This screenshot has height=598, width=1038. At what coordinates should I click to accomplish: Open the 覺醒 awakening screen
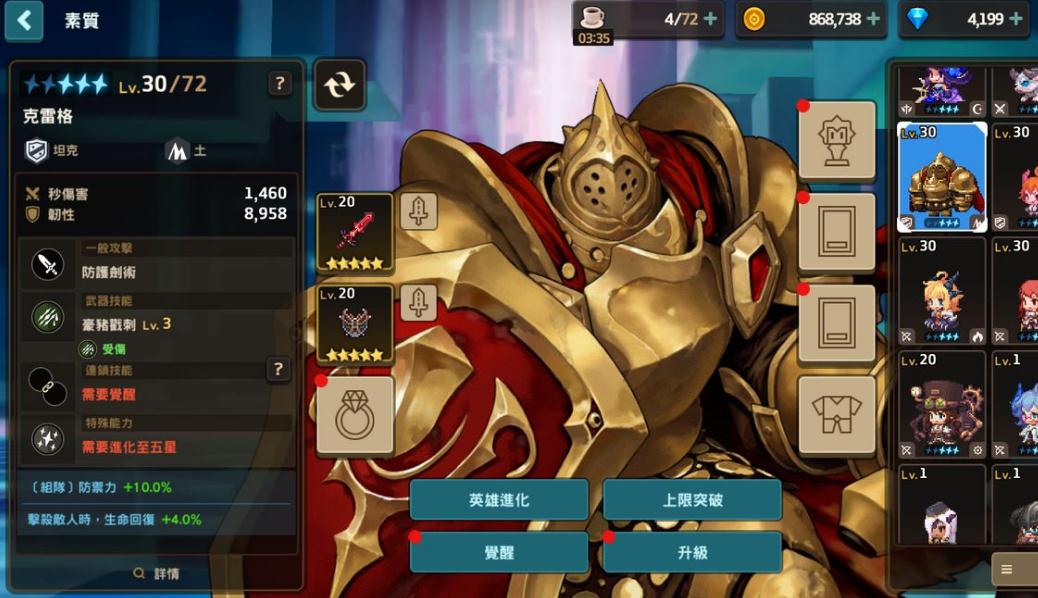[x=498, y=552]
